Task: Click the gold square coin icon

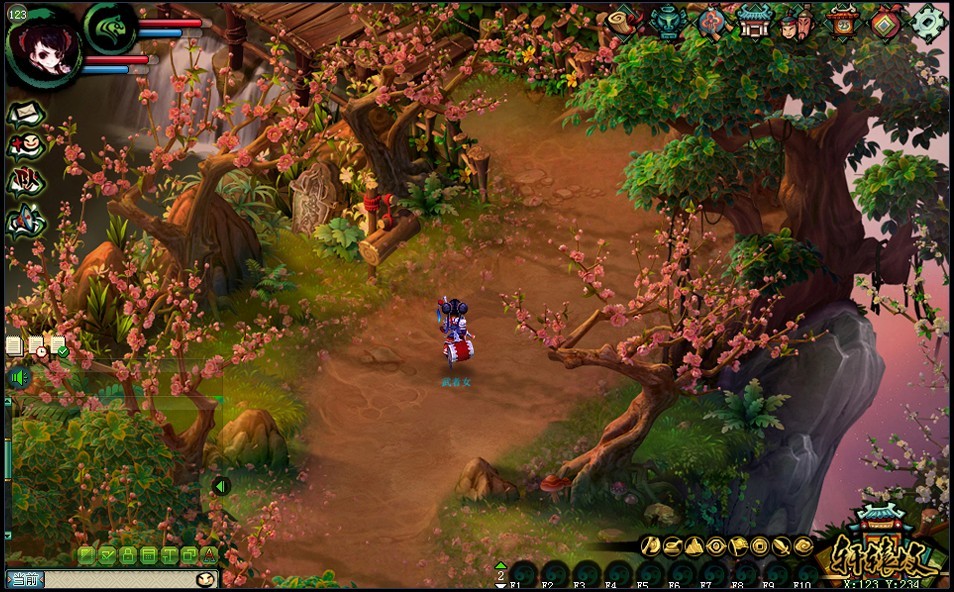Action: (760, 546)
